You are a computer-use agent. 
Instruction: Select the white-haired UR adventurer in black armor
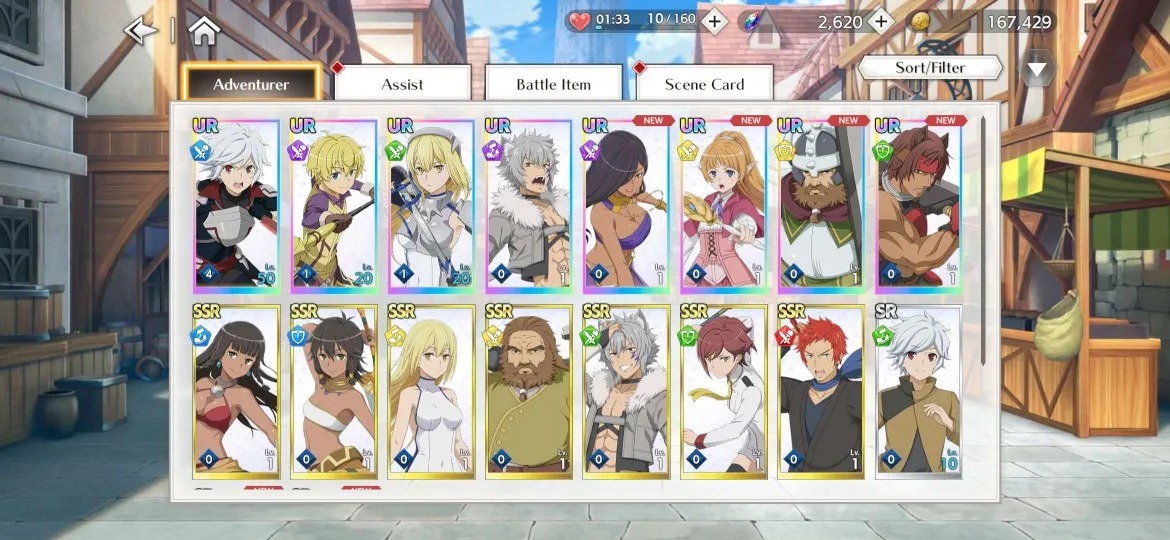(x=236, y=205)
